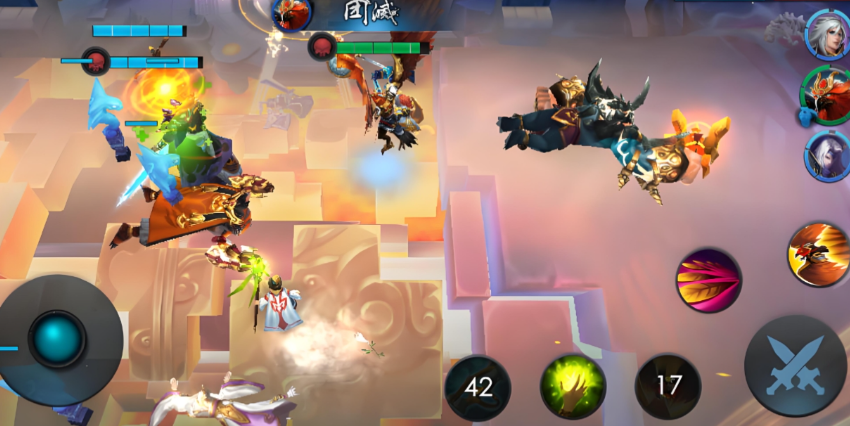850x426 pixels.
Task: Select the dark-haired hero portrait
Action: coord(828,156)
